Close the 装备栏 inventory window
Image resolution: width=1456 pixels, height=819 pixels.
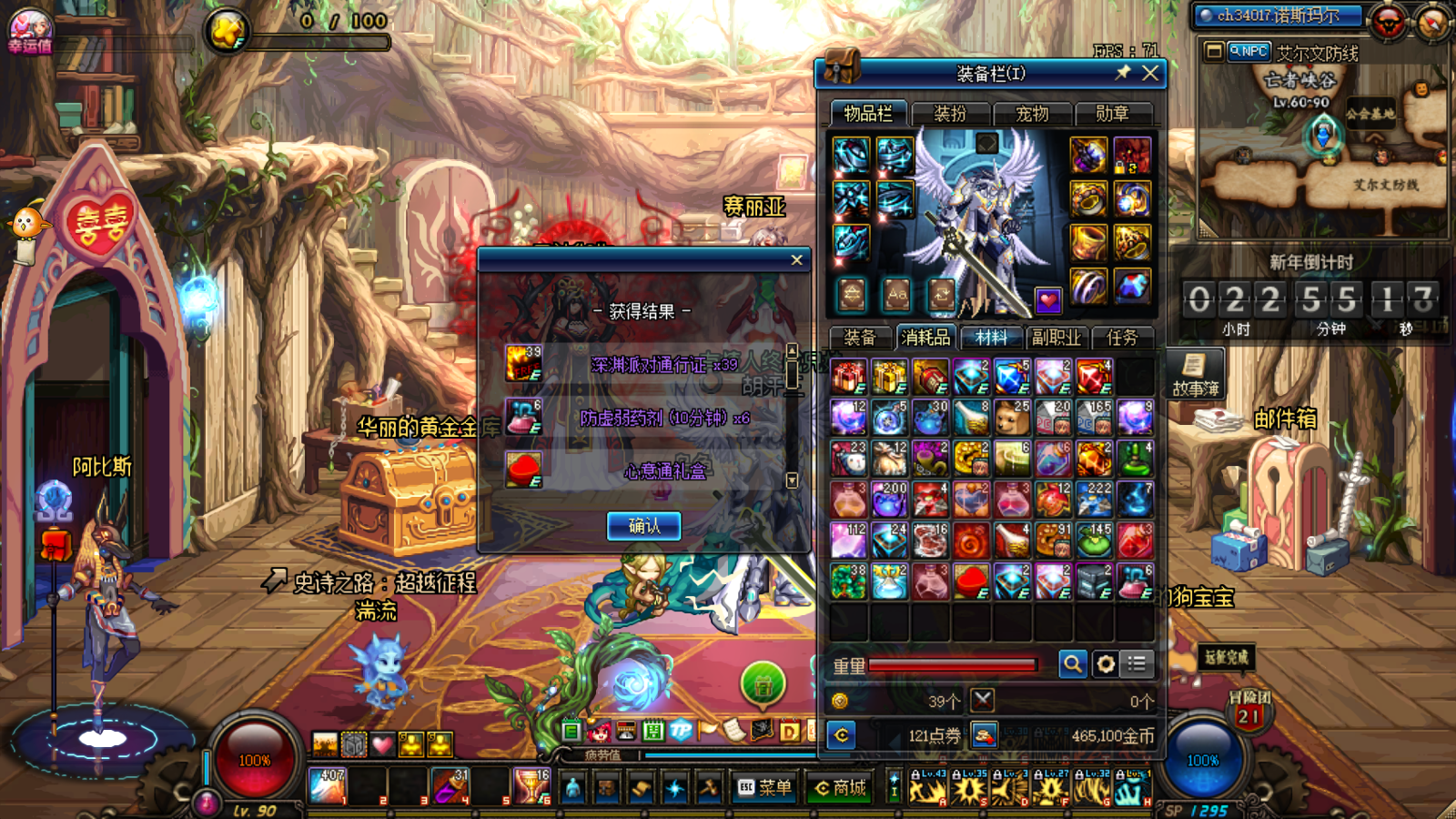(1150, 73)
